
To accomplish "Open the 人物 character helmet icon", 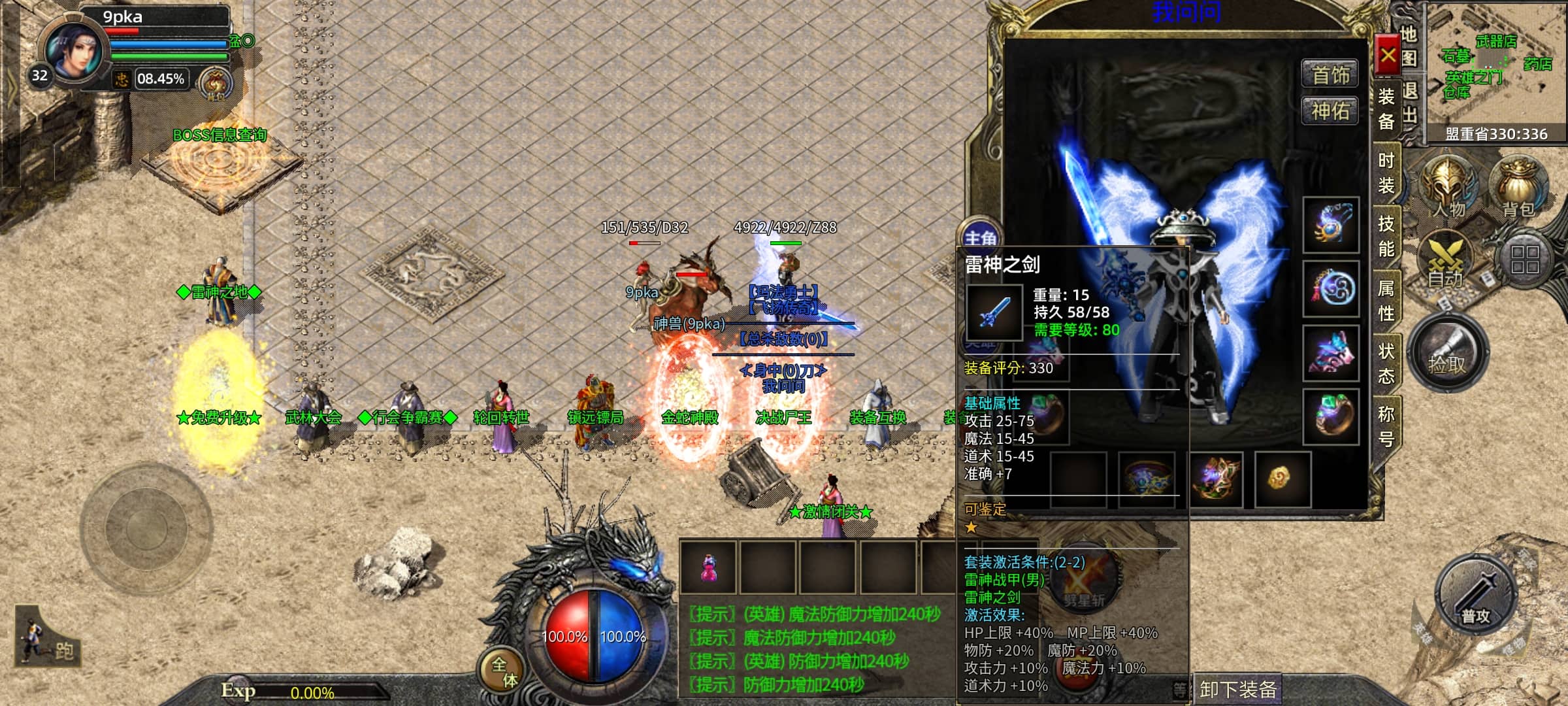I will (x=1448, y=186).
